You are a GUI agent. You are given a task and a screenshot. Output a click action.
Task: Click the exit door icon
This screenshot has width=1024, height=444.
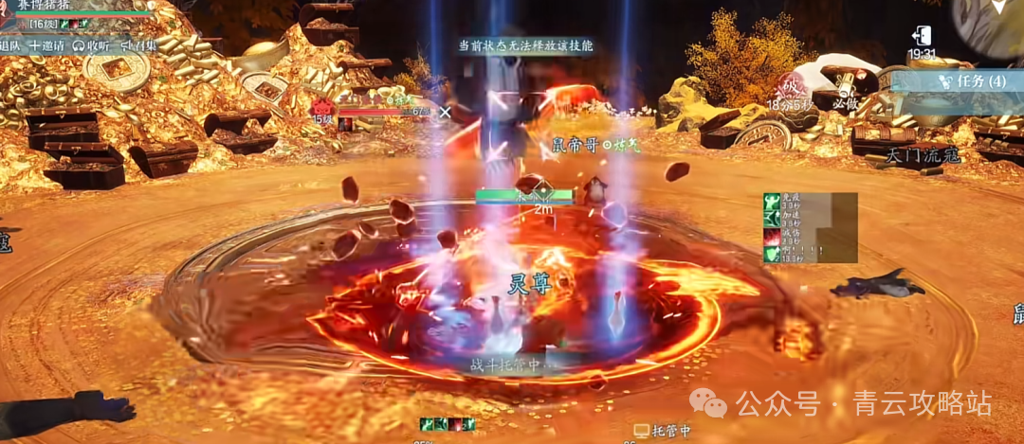pos(922,35)
